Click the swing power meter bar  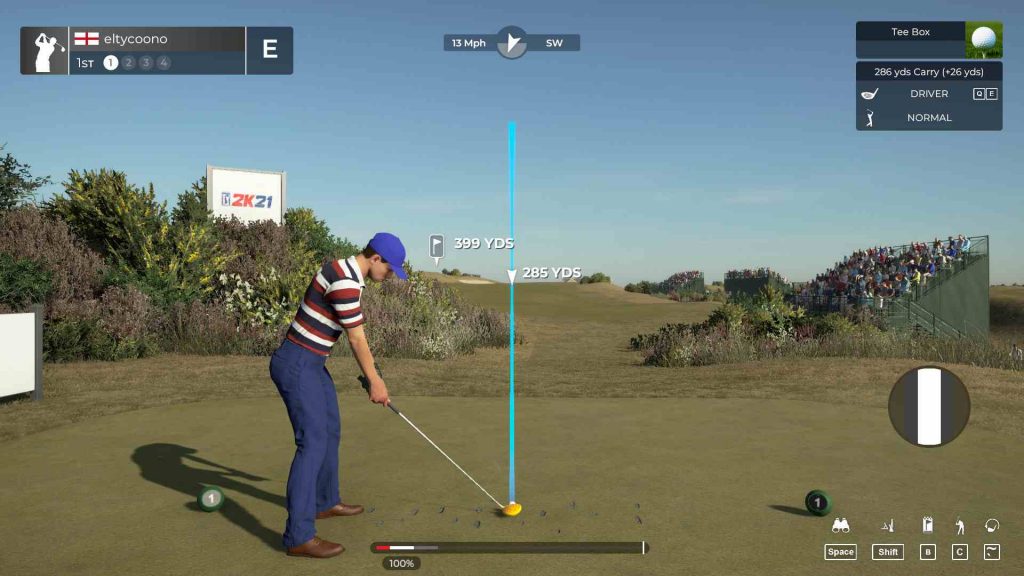[x=510, y=548]
